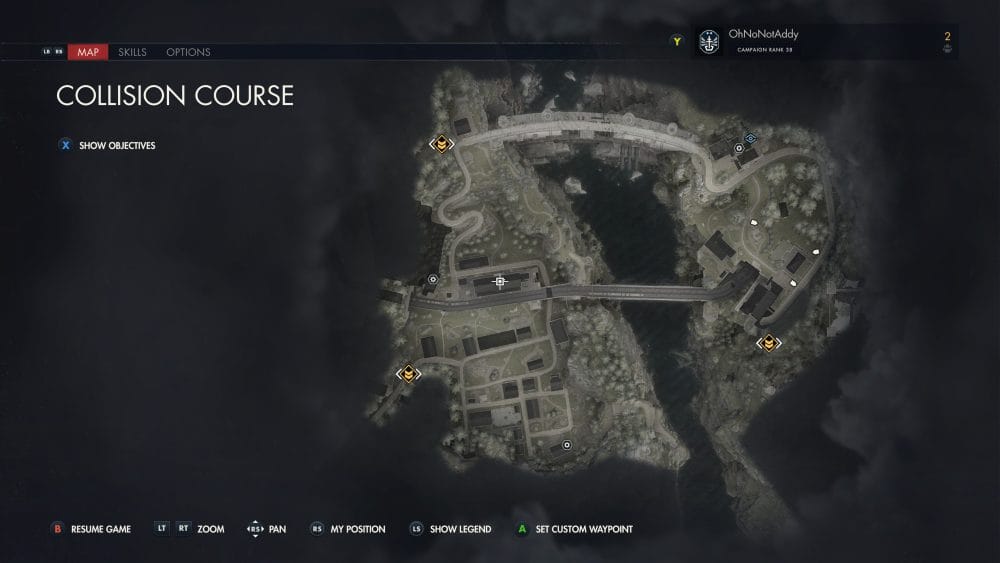The image size is (1000, 563).
Task: Open the Options tab
Action: (188, 52)
